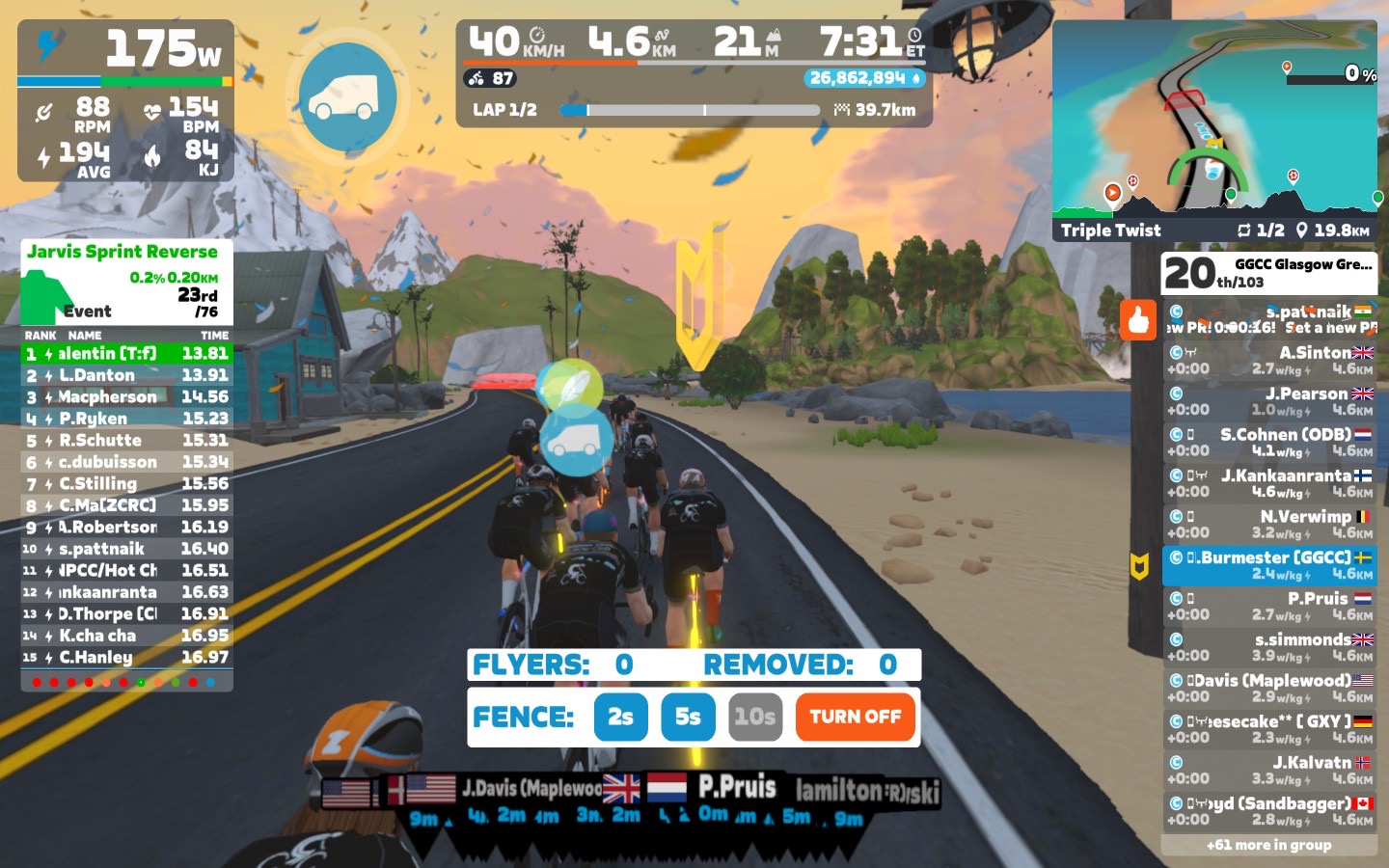Select rider A.Sinton in the nearby list
This screenshot has height=868, width=1389.
click(1269, 361)
